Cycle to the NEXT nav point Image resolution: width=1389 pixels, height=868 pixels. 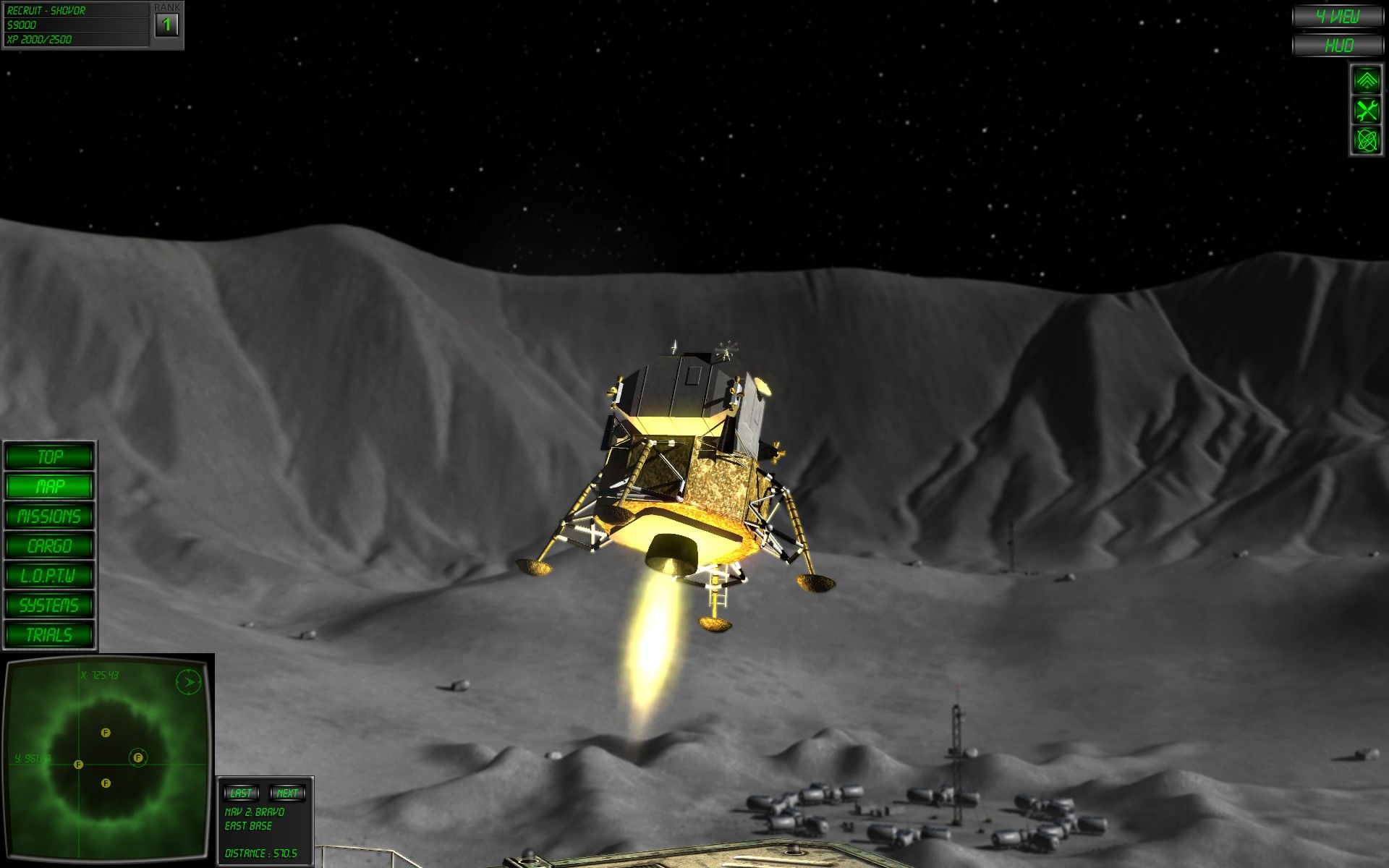(x=287, y=793)
